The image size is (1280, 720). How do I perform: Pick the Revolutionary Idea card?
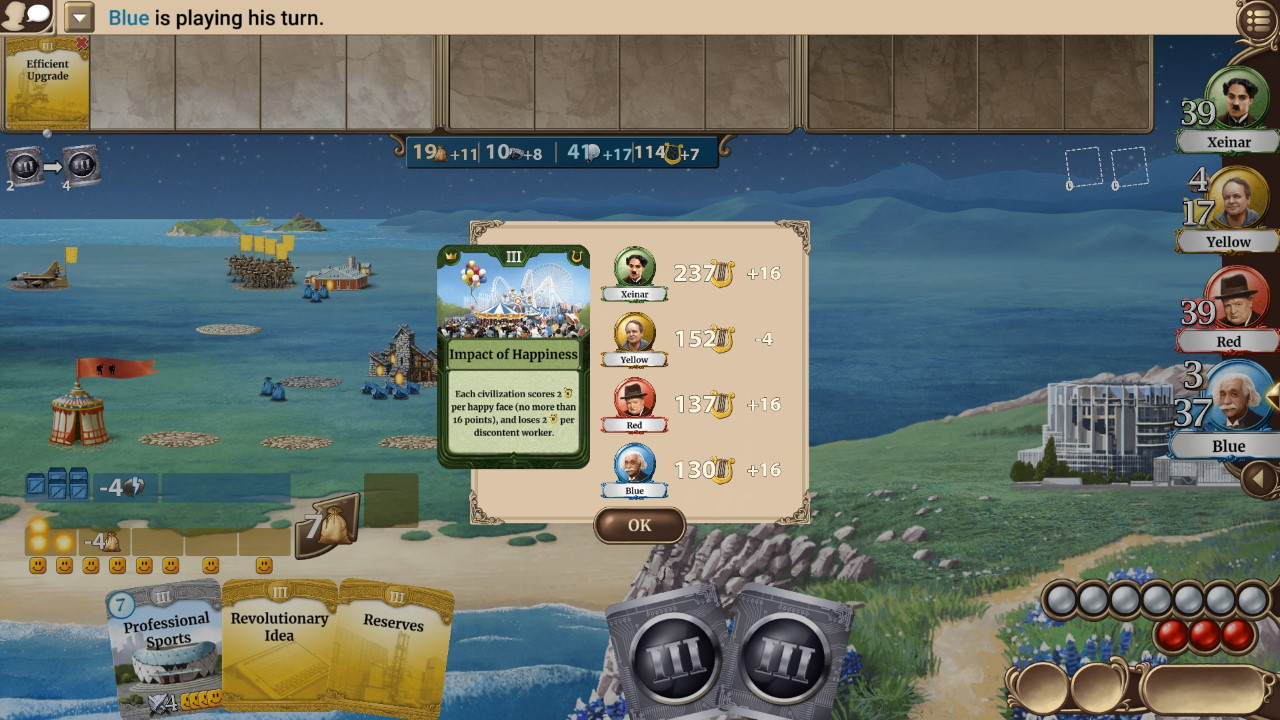pos(279,645)
